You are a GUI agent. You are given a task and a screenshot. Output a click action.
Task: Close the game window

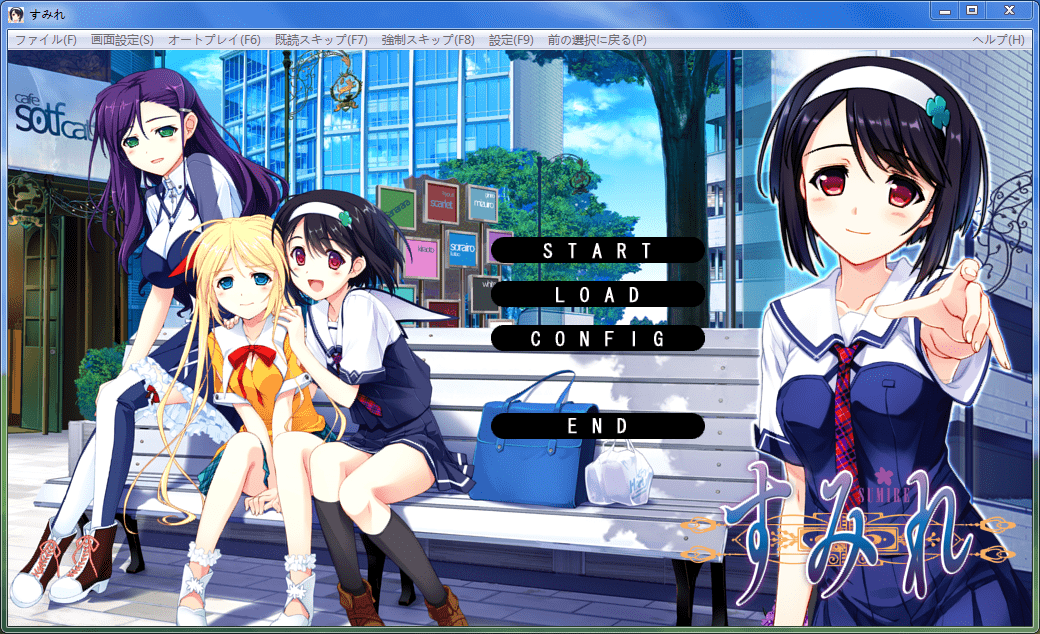[x=1009, y=10]
